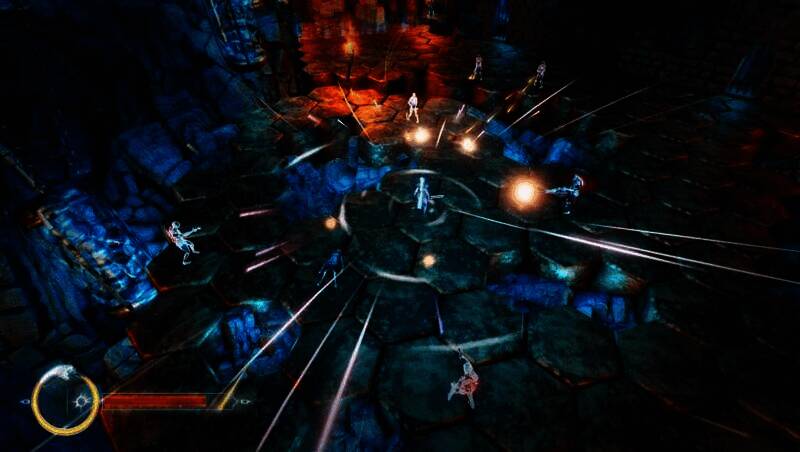Click the golden ring emblem on the HUD
Screen dimensions: 800x452
tap(63, 401)
